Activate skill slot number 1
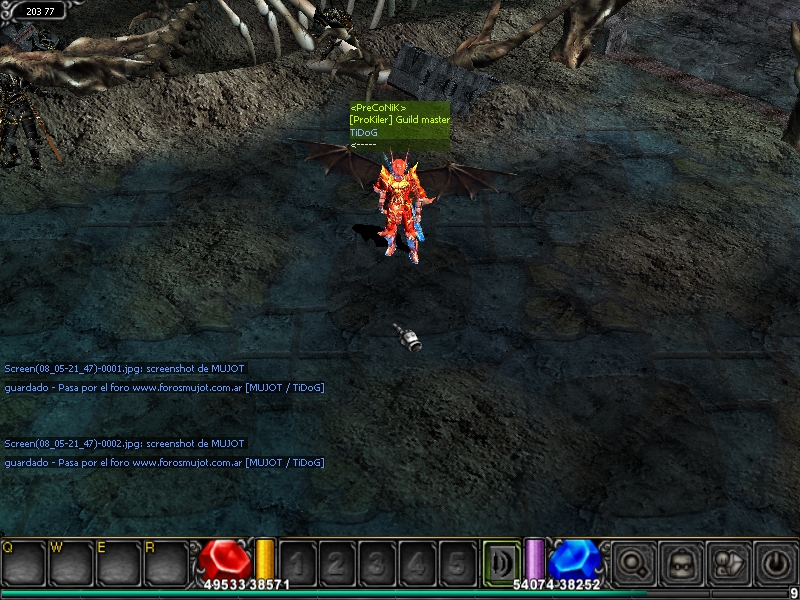Viewport: 800px width, 600px height. pyautogui.click(x=297, y=563)
